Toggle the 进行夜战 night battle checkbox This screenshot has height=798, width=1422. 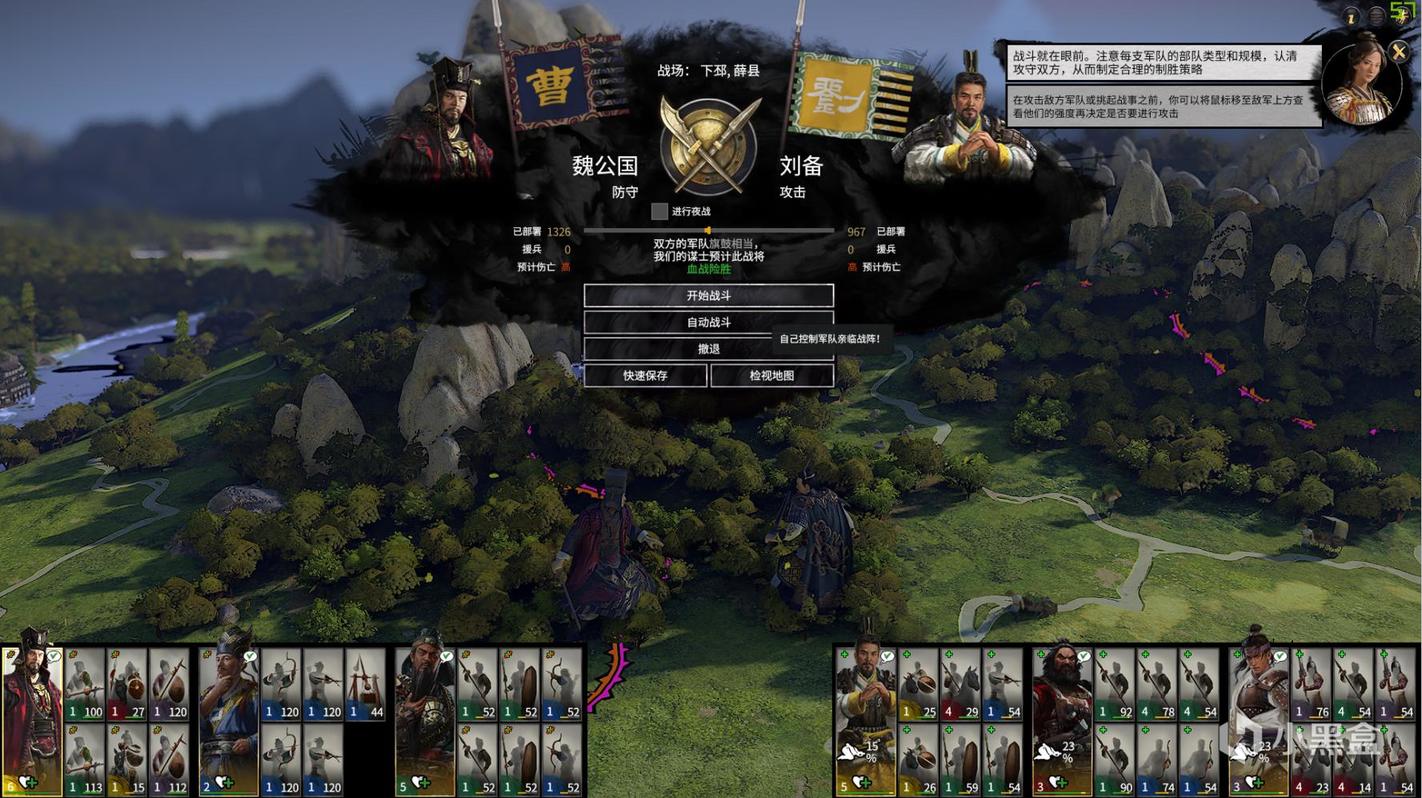(659, 212)
